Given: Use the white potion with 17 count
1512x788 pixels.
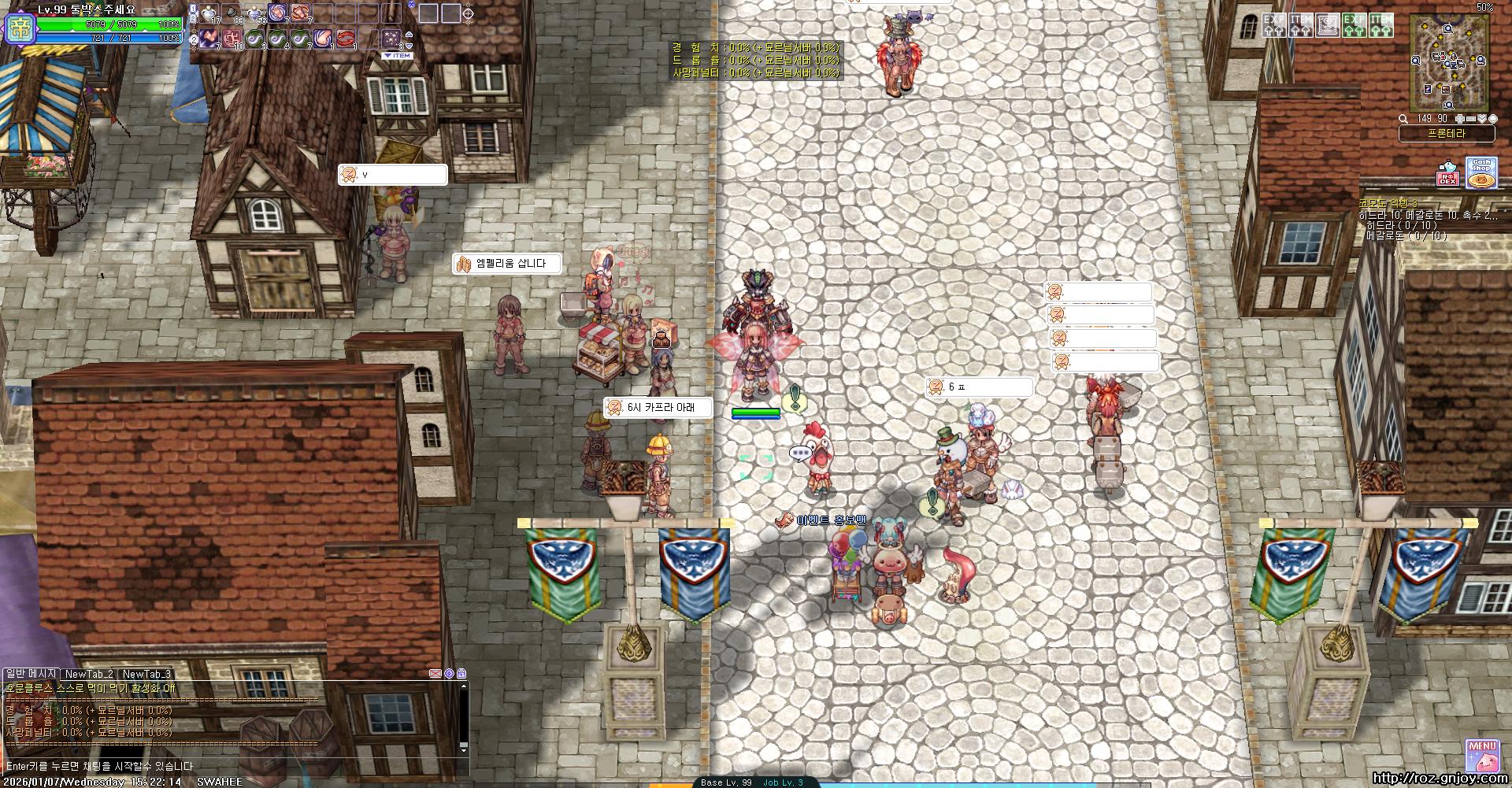Looking at the screenshot, I should [209, 13].
